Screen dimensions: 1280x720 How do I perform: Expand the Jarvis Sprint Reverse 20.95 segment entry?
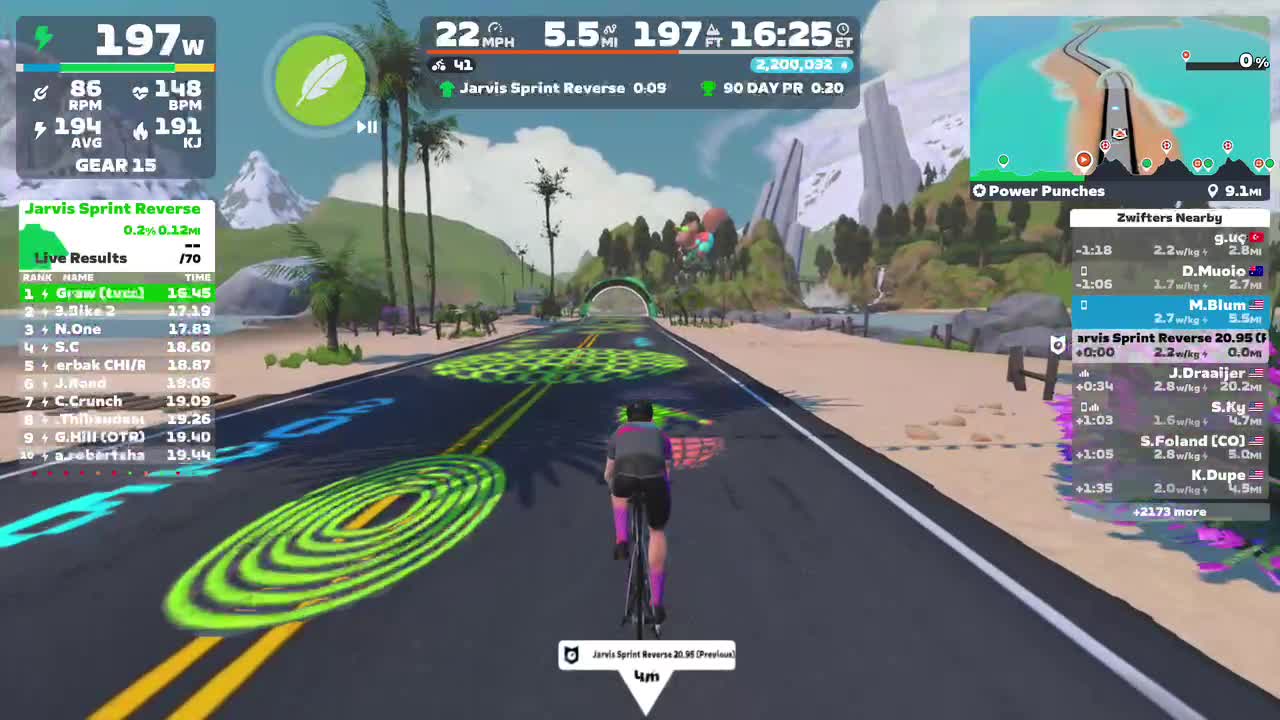(x=1170, y=345)
